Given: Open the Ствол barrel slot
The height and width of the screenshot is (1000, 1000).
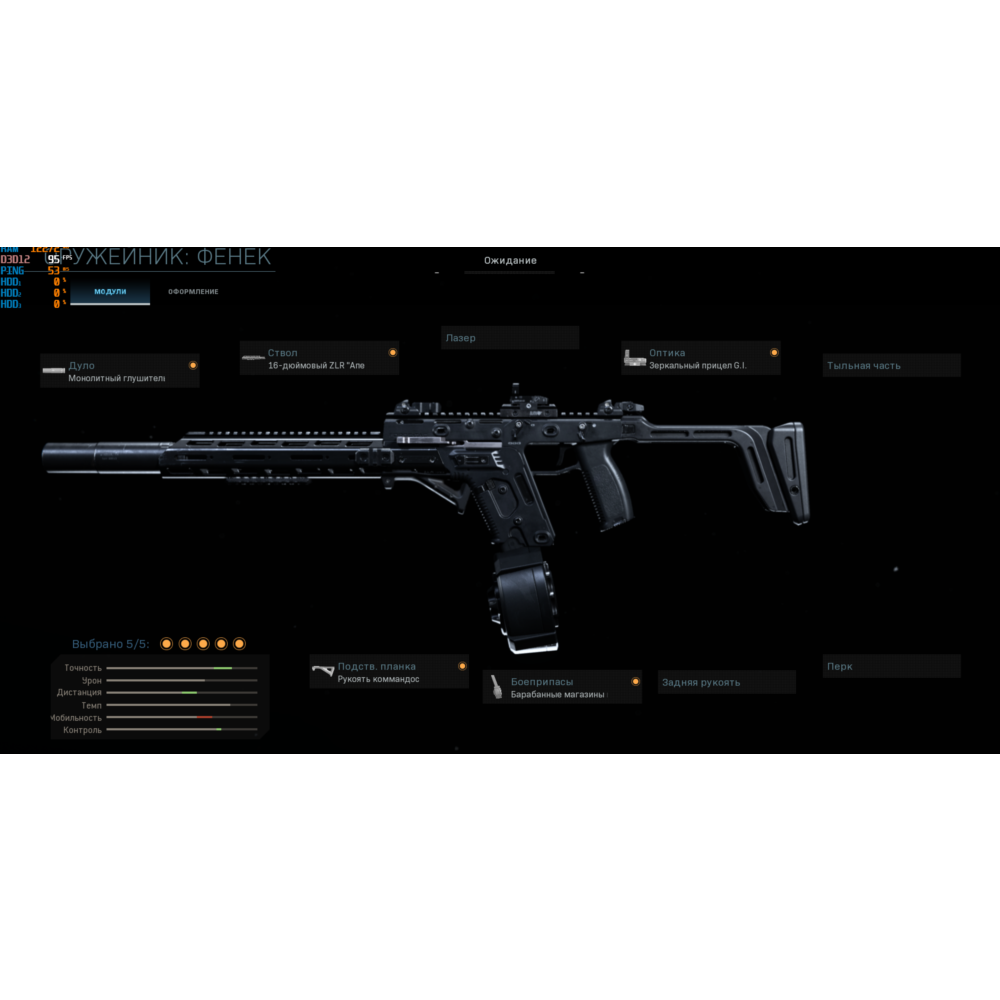Looking at the screenshot, I should click(x=319, y=359).
